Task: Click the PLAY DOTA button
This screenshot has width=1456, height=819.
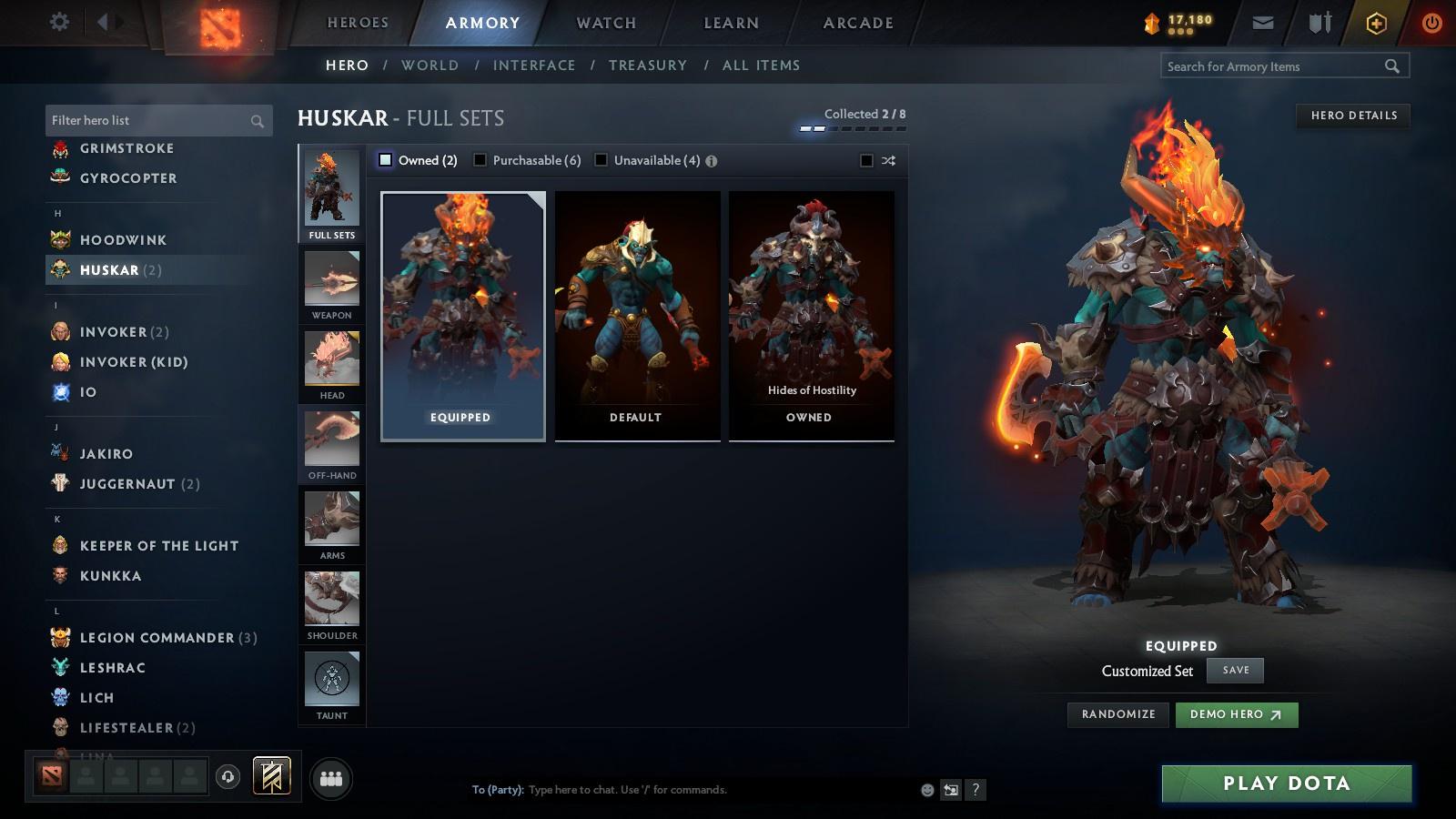Action: (1285, 783)
